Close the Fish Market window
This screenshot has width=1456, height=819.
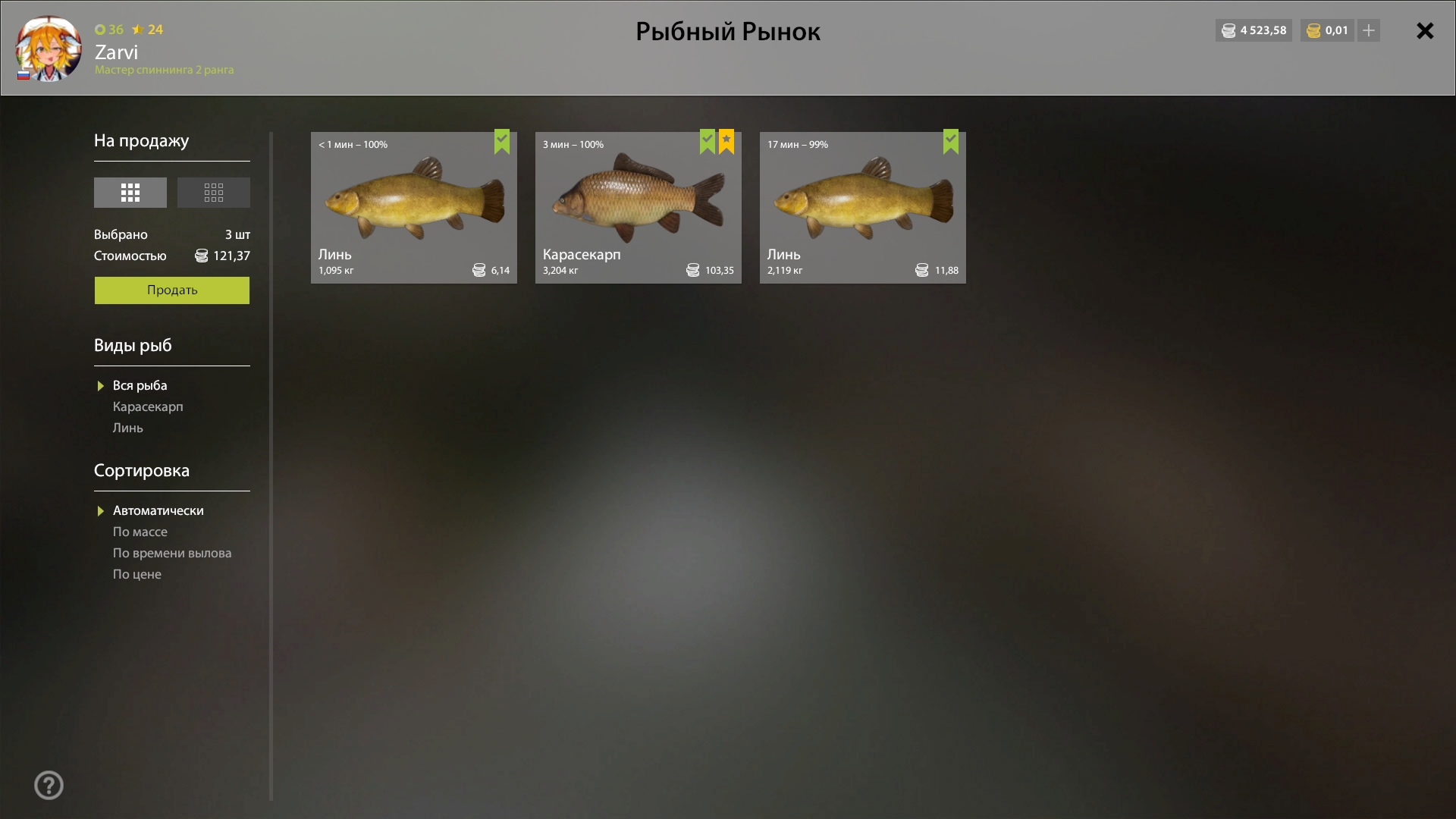coord(1425,31)
